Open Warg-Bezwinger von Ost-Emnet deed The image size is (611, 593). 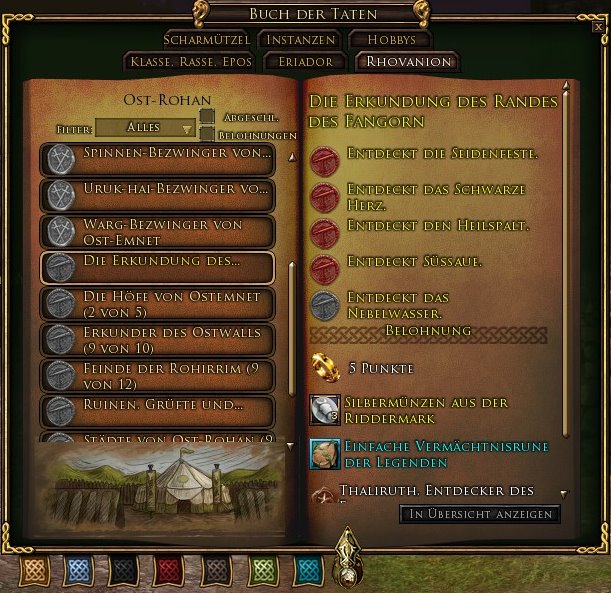156,231
